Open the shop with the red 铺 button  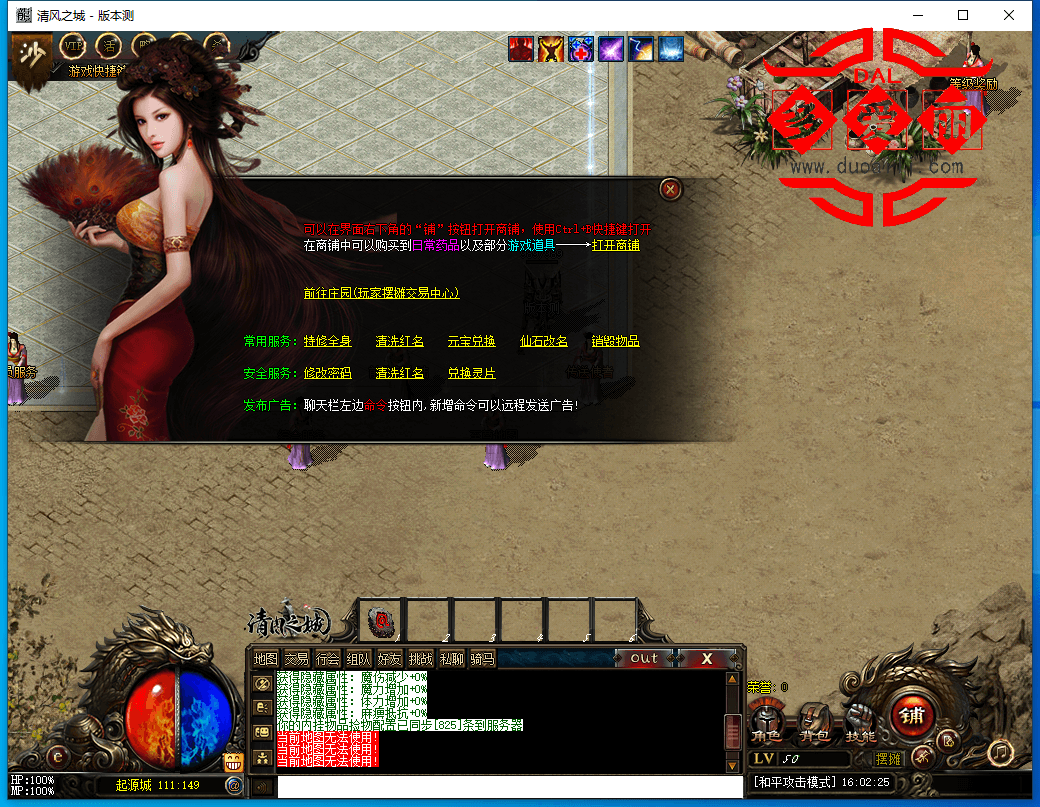(x=912, y=716)
